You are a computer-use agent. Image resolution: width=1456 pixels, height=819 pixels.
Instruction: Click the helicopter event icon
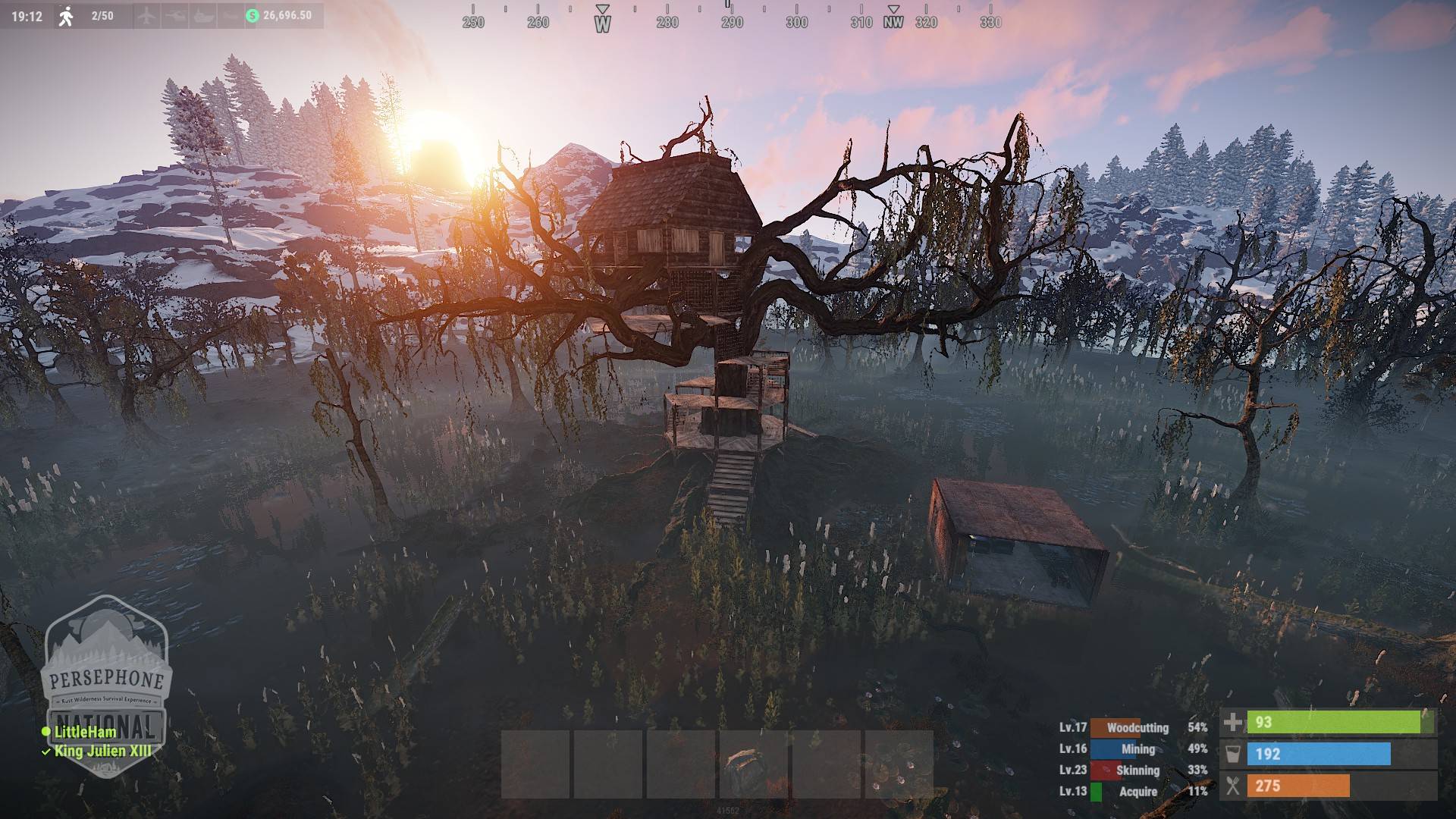[175, 16]
